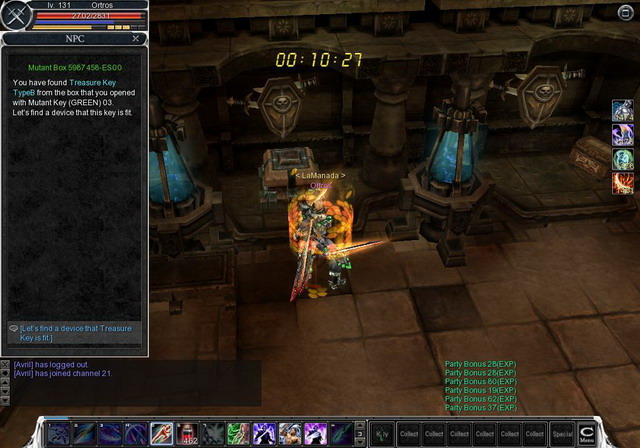
Task: Activate the green figure skill slot
Action: pyautogui.click(x=238, y=433)
